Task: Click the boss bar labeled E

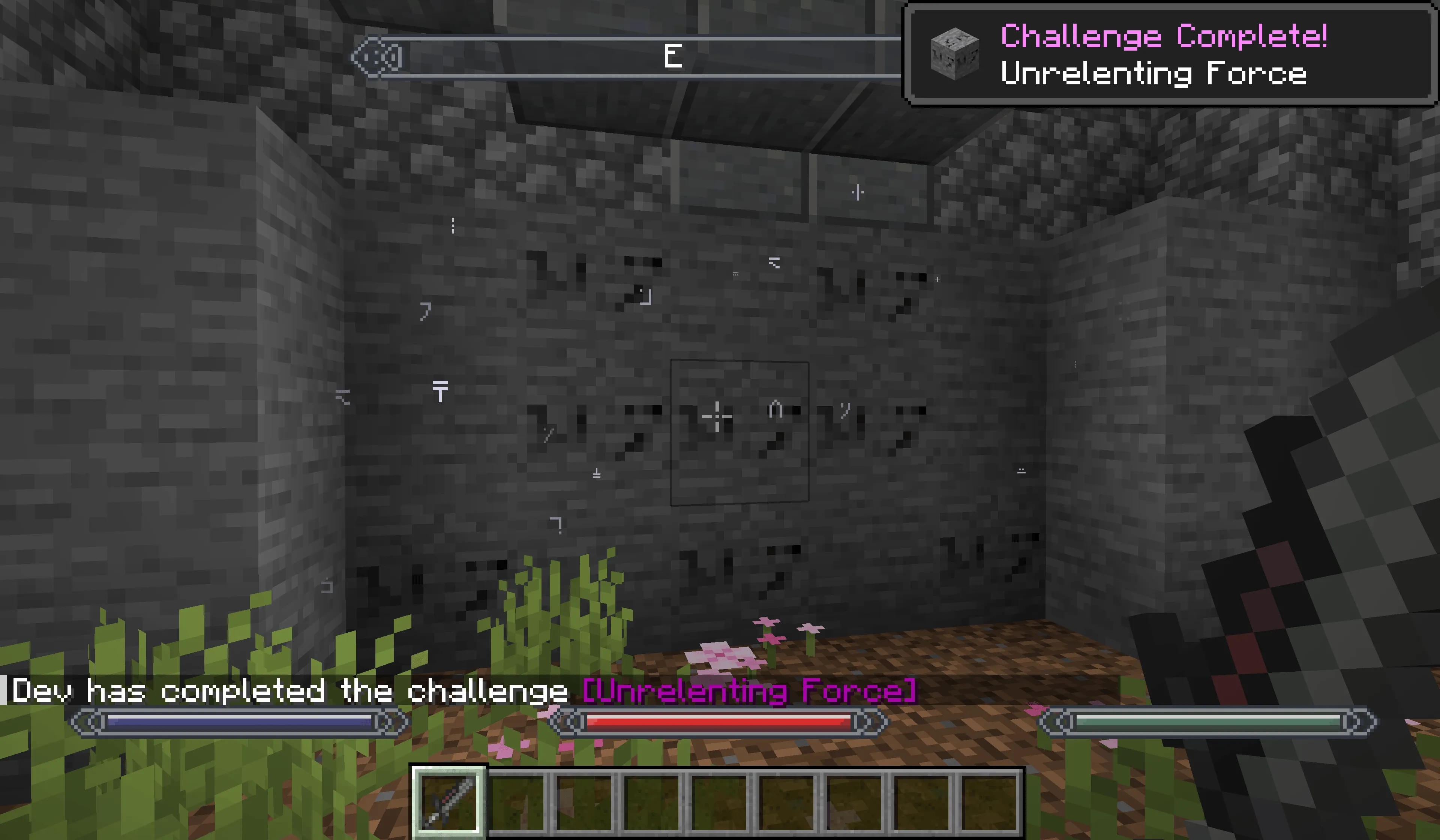Action: [x=674, y=57]
